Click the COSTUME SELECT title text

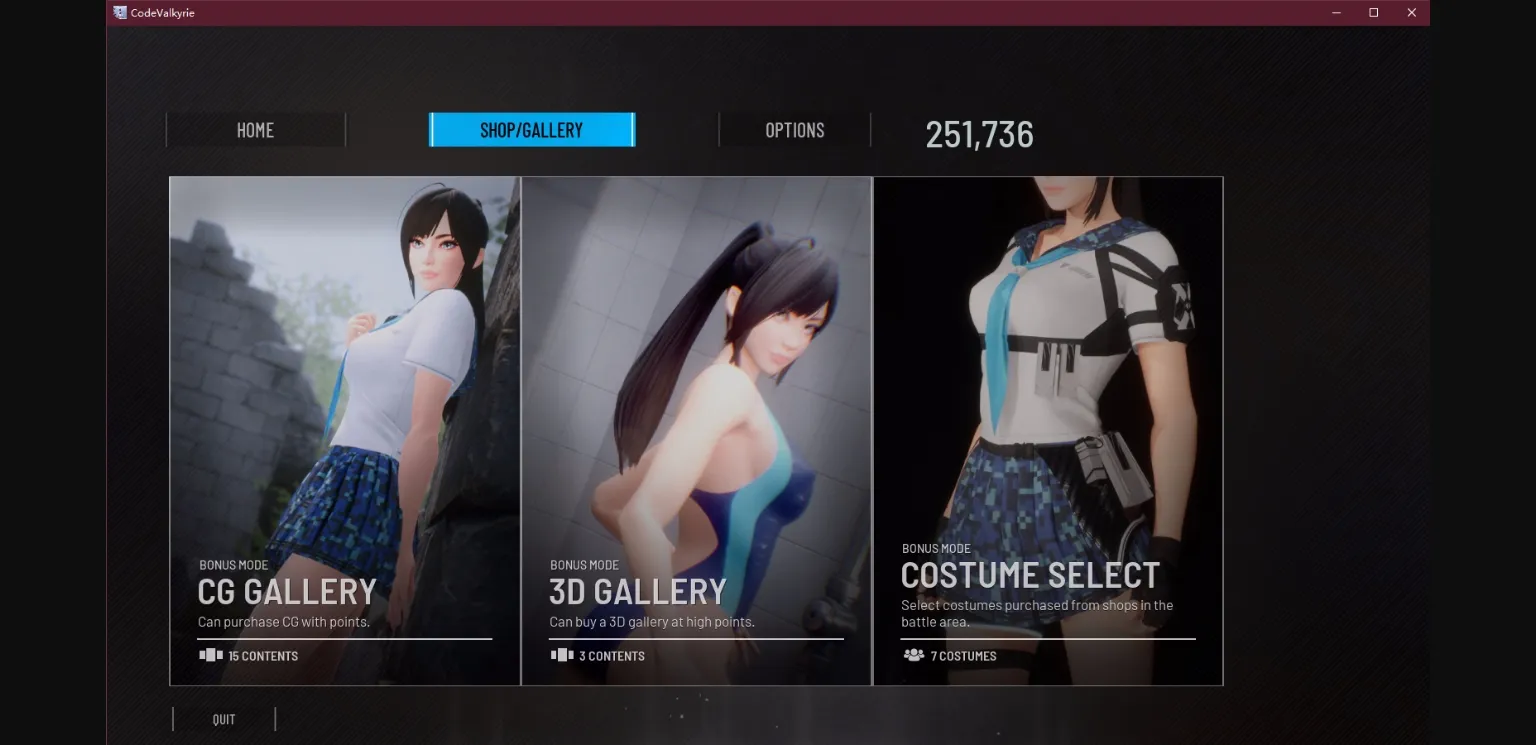(1031, 574)
